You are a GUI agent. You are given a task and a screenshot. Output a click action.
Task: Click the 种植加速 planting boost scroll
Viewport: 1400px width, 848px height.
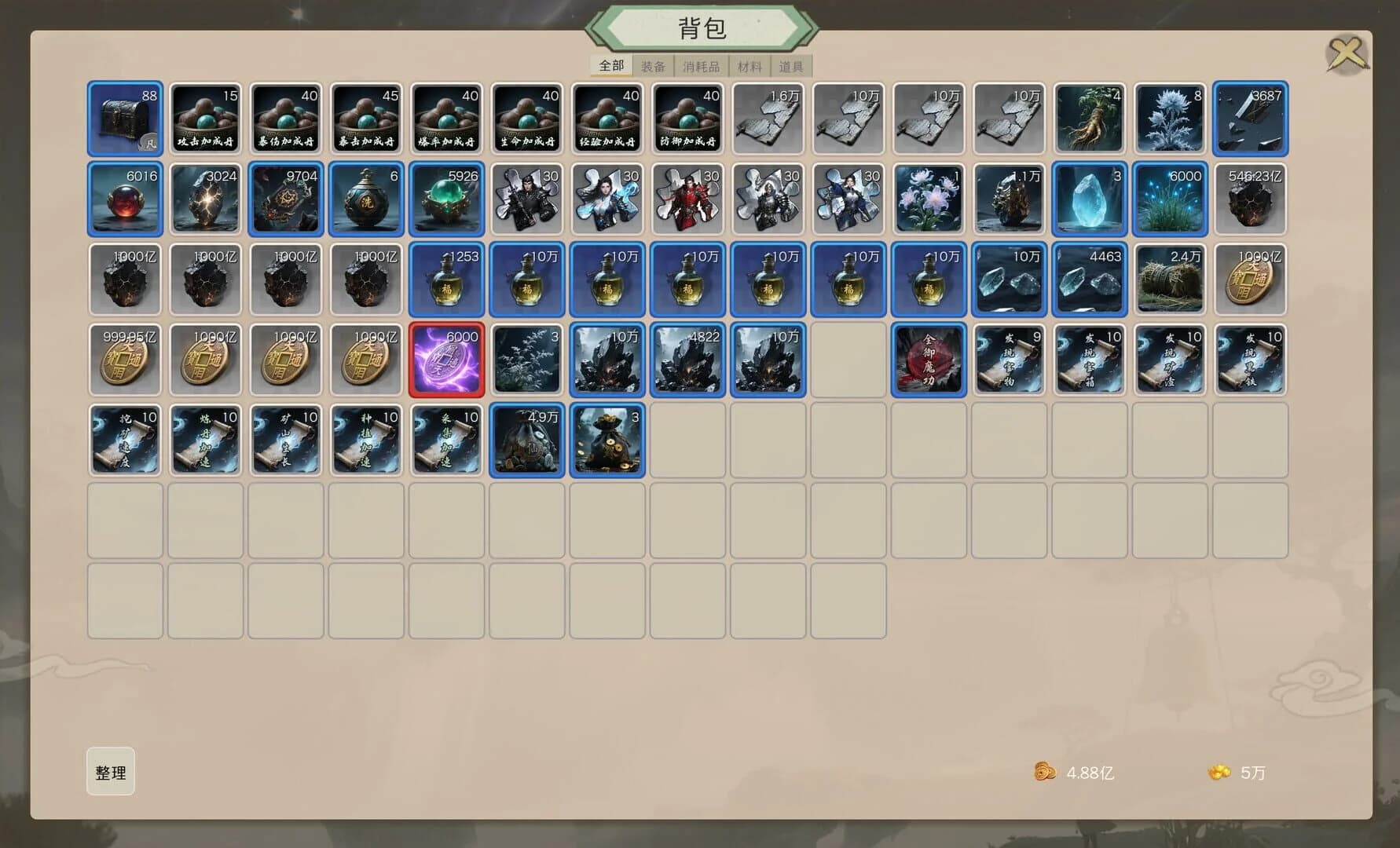pos(366,440)
